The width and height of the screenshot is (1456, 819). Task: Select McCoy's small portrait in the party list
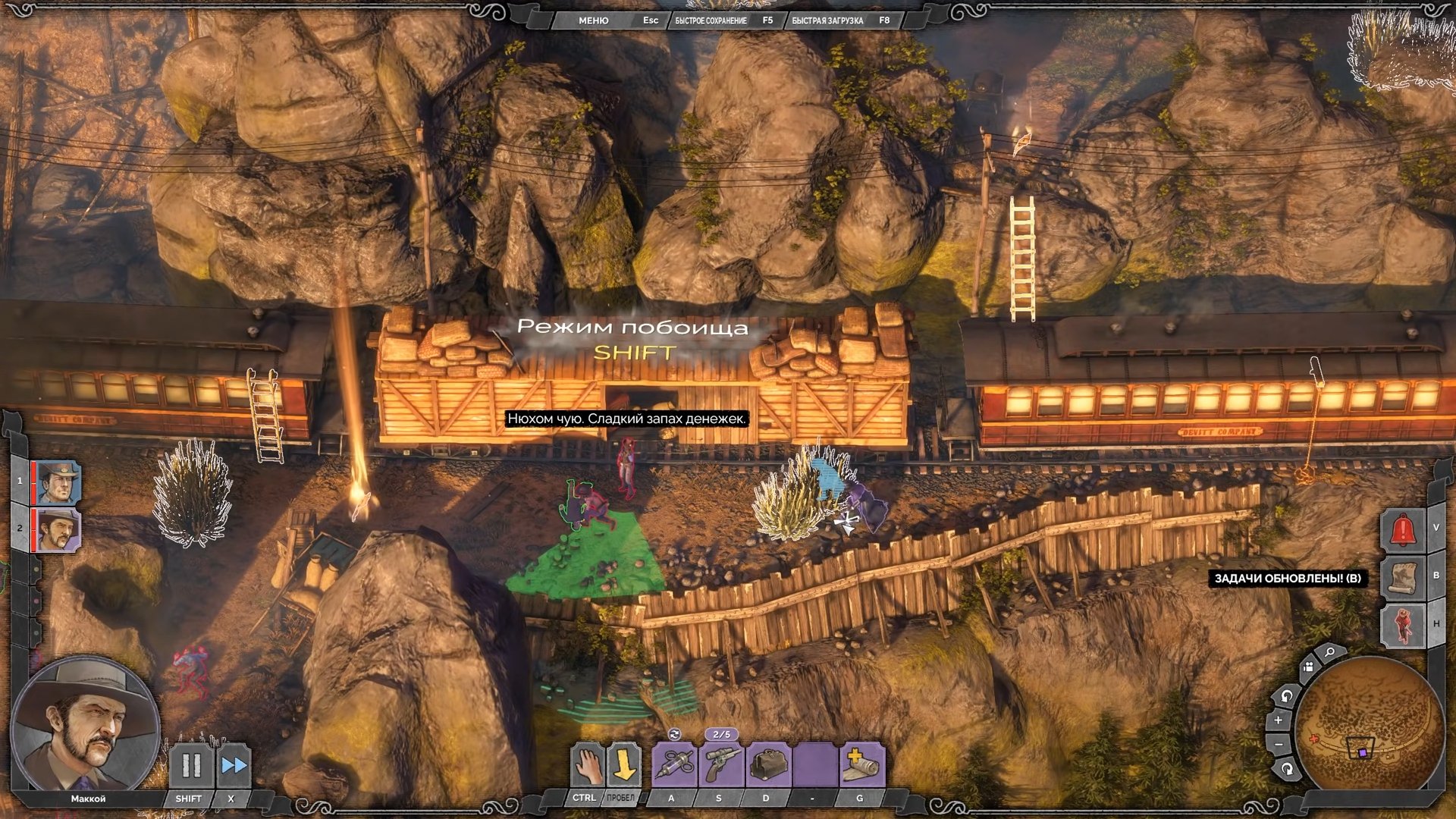point(58,529)
